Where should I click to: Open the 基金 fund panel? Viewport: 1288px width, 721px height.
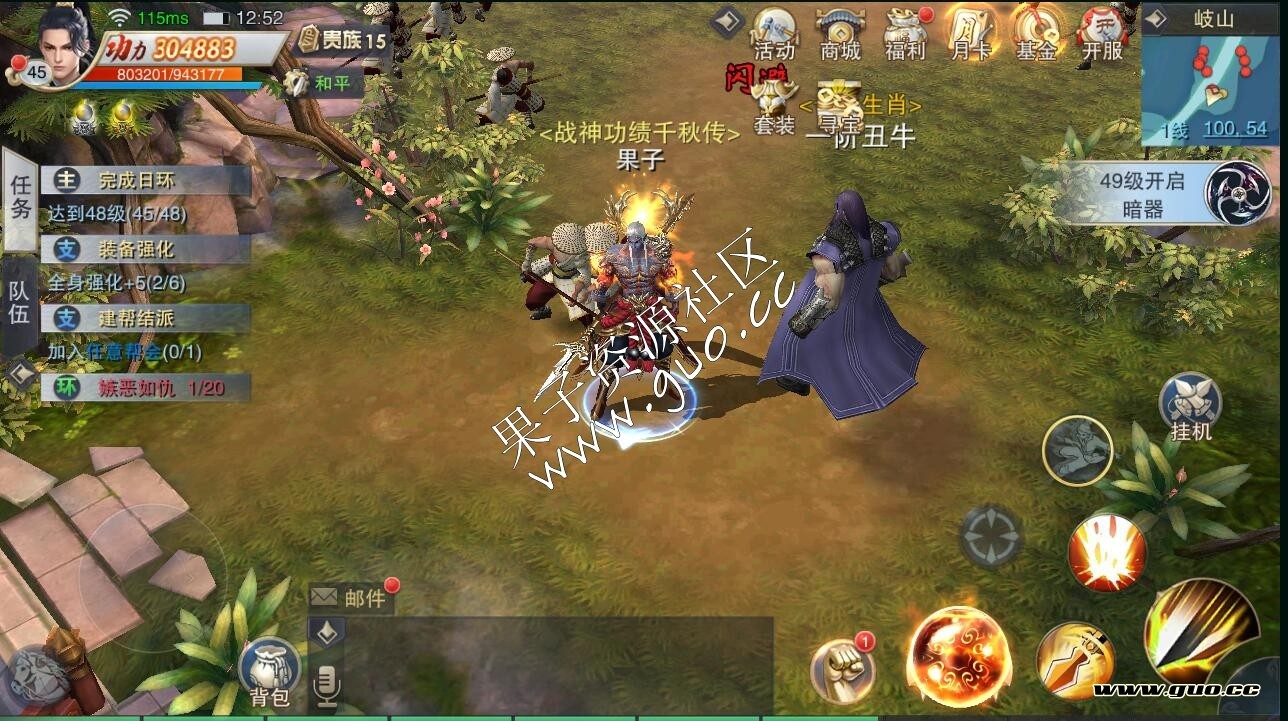pyautogui.click(x=1036, y=32)
